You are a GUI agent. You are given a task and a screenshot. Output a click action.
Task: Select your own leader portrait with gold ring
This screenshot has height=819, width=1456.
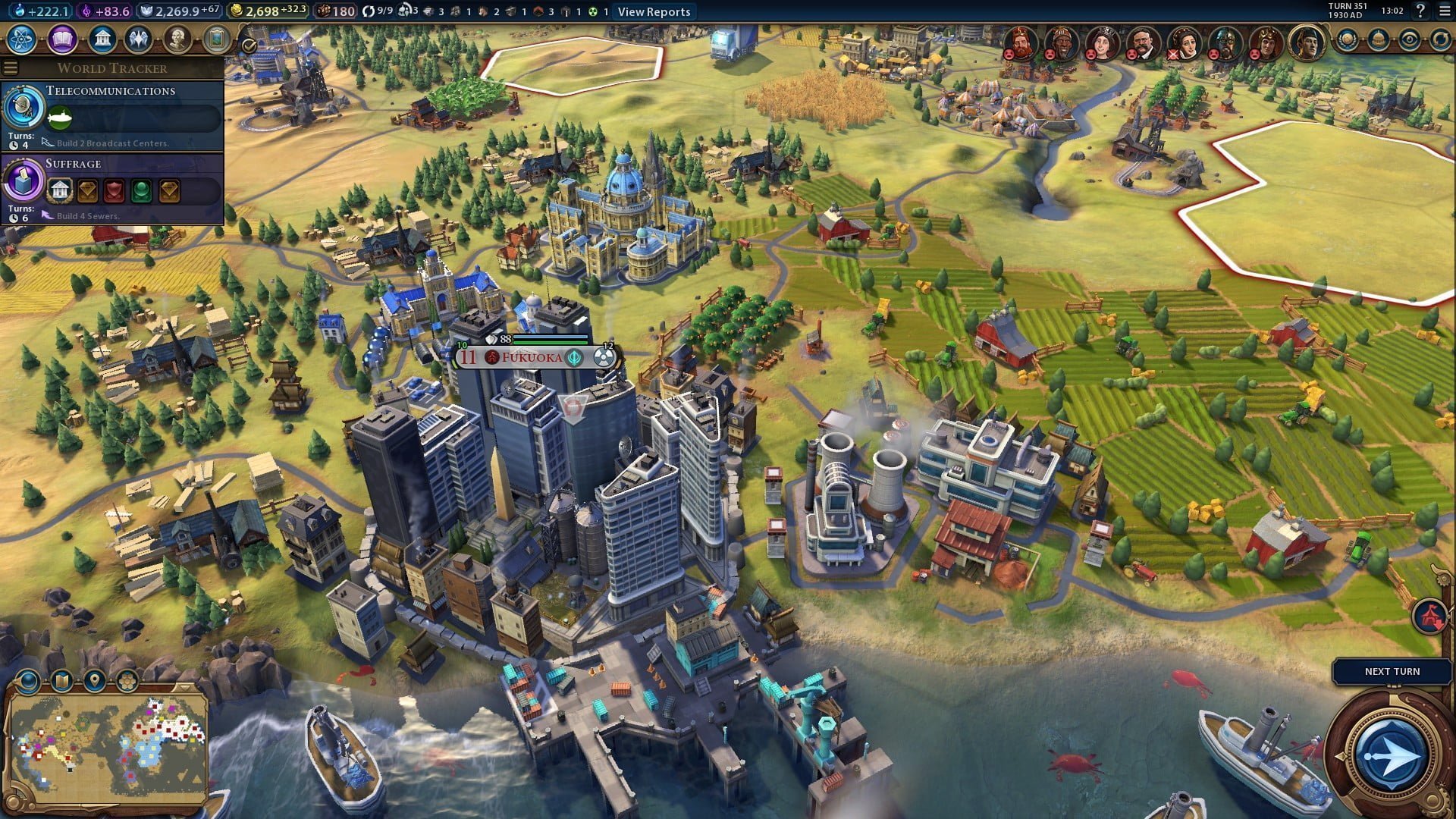tap(1306, 42)
